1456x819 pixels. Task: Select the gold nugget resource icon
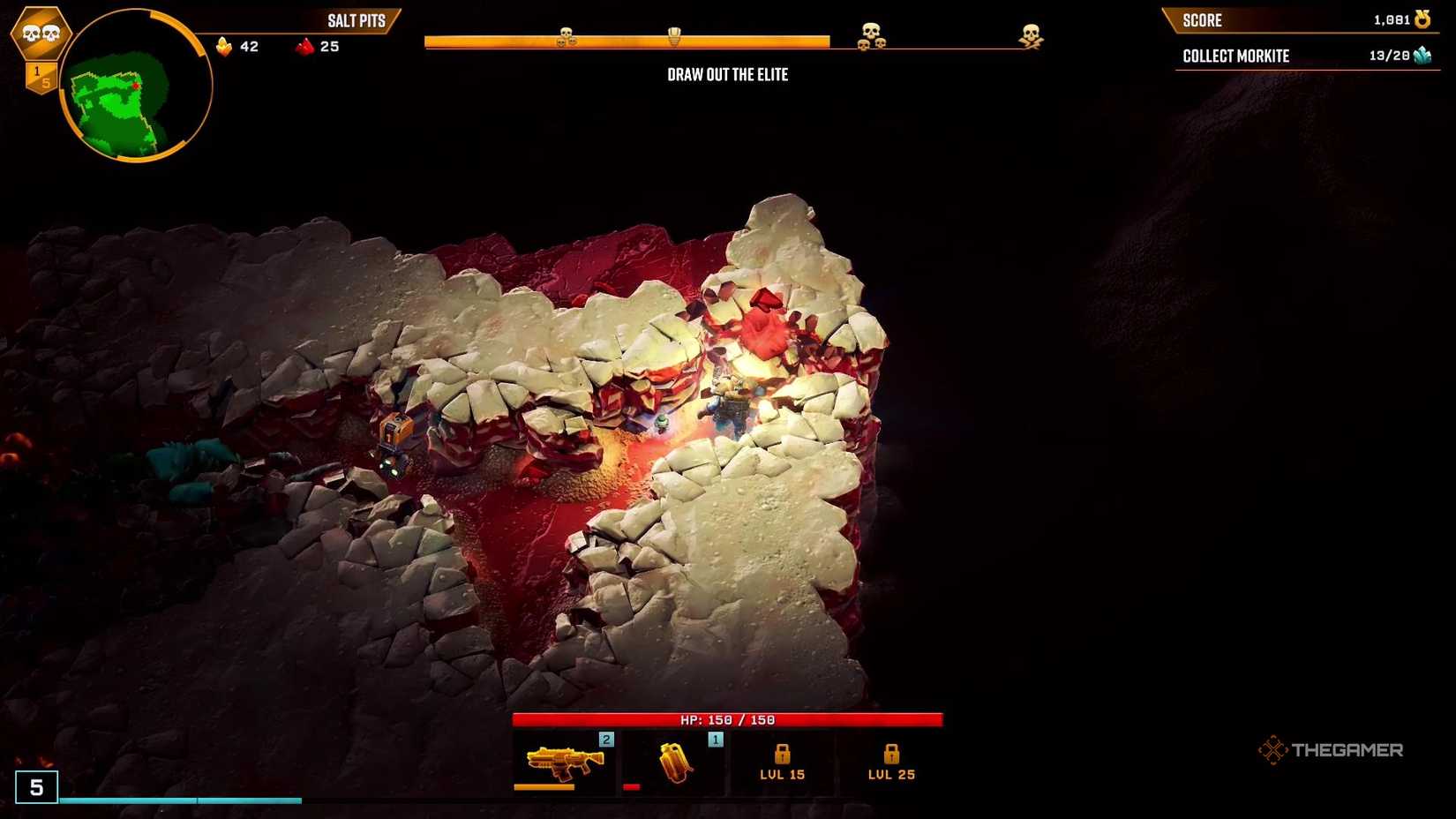click(223, 46)
